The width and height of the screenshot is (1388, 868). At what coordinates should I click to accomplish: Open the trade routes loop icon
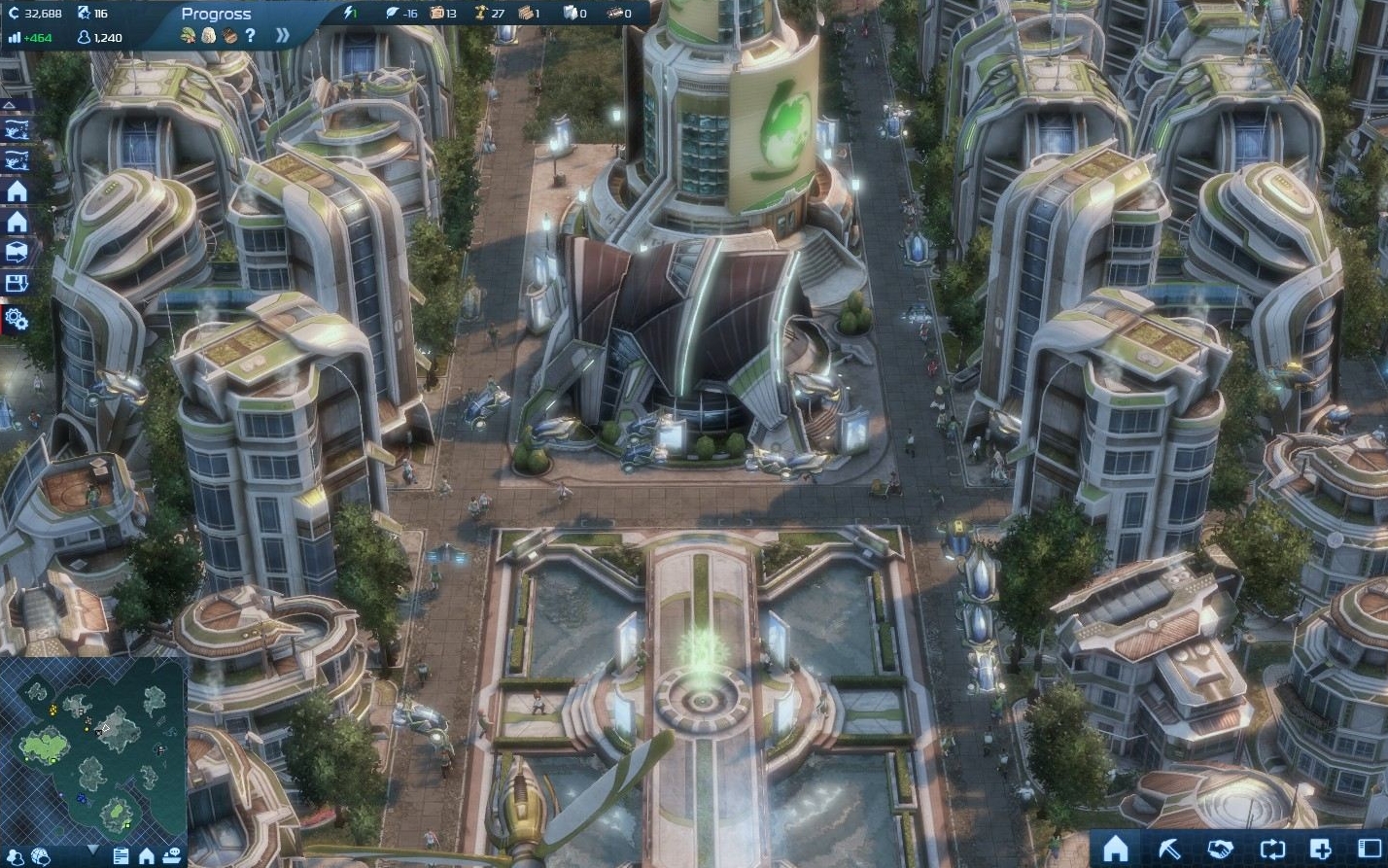tap(1273, 848)
